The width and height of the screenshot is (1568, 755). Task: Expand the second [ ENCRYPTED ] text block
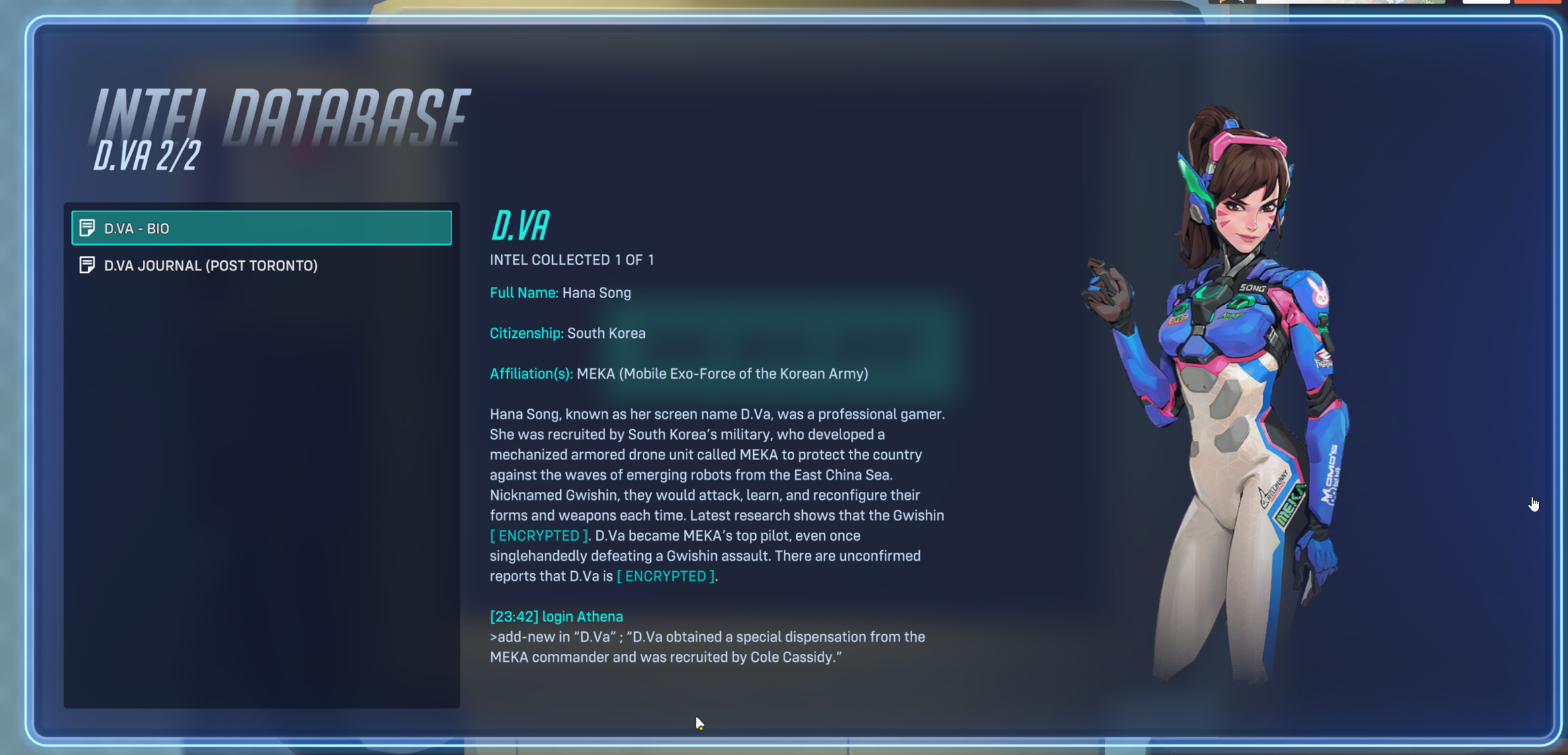pos(665,576)
